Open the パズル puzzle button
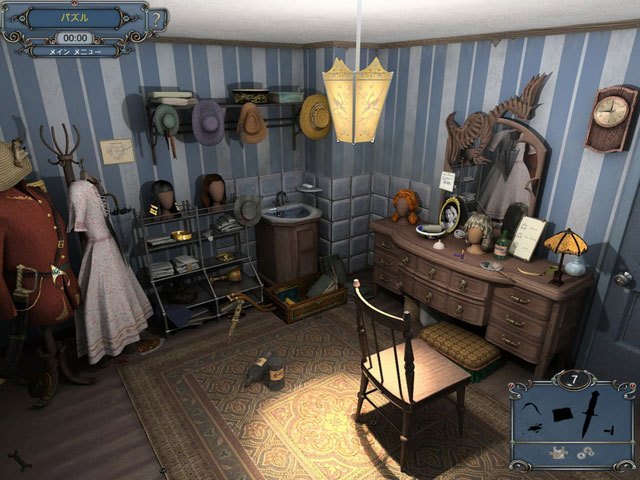The image size is (640, 480). coord(75,18)
